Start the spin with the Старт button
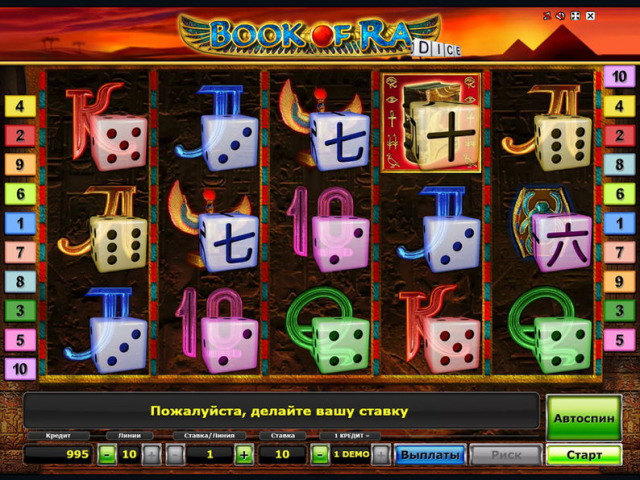The width and height of the screenshot is (640, 480). (x=584, y=455)
